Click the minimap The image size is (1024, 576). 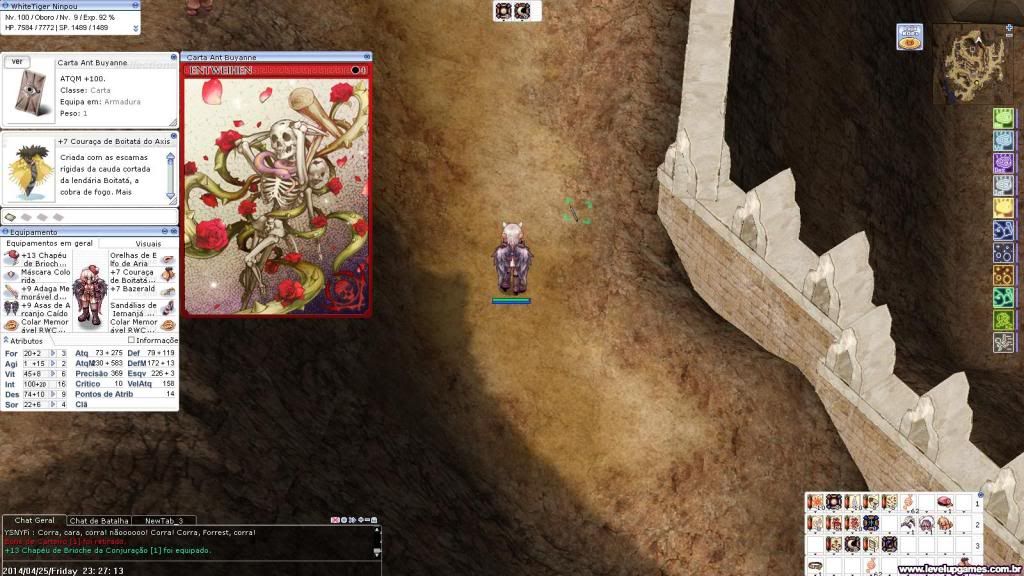point(971,68)
